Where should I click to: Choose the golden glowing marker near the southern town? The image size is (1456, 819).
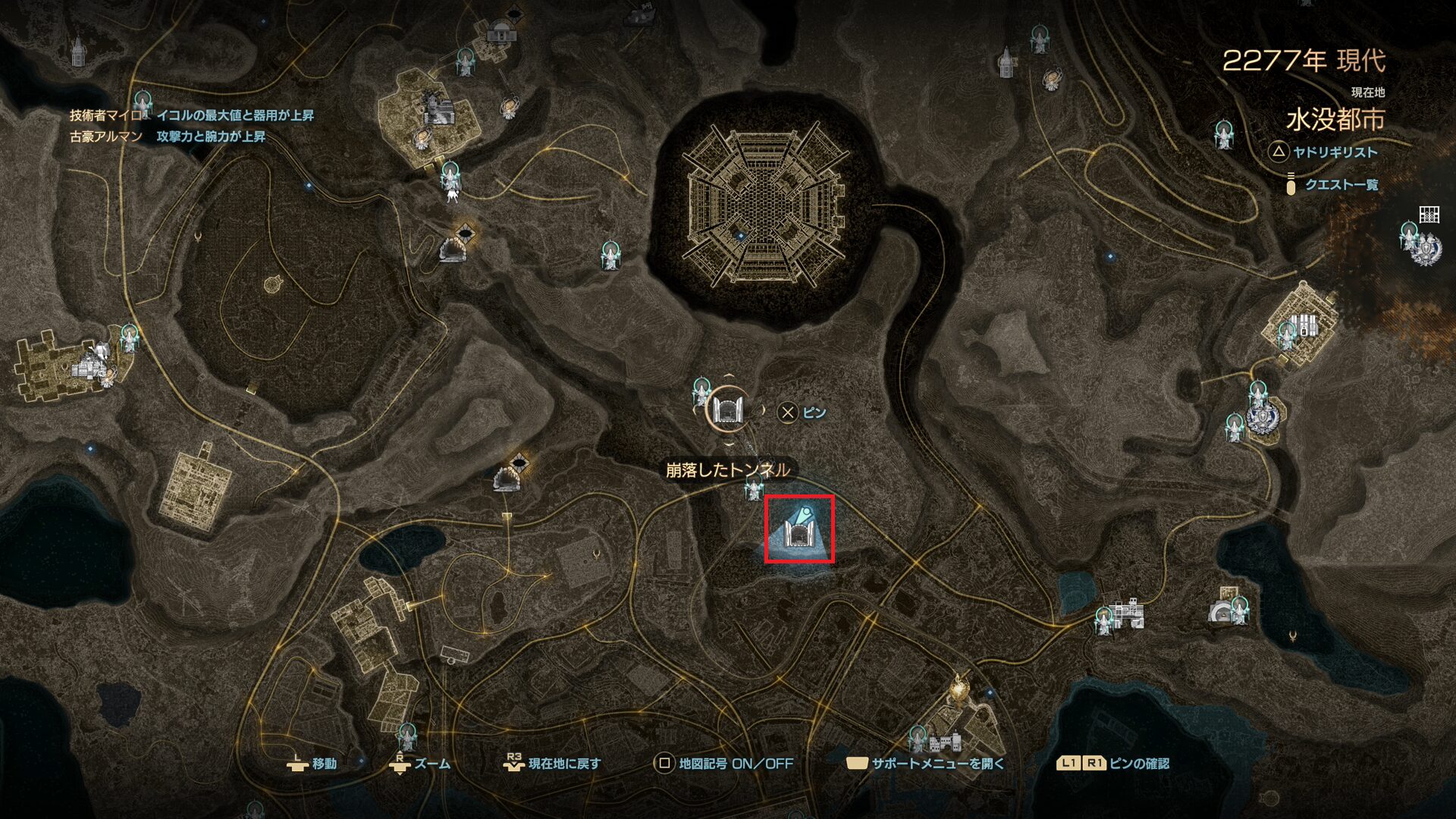961,686
